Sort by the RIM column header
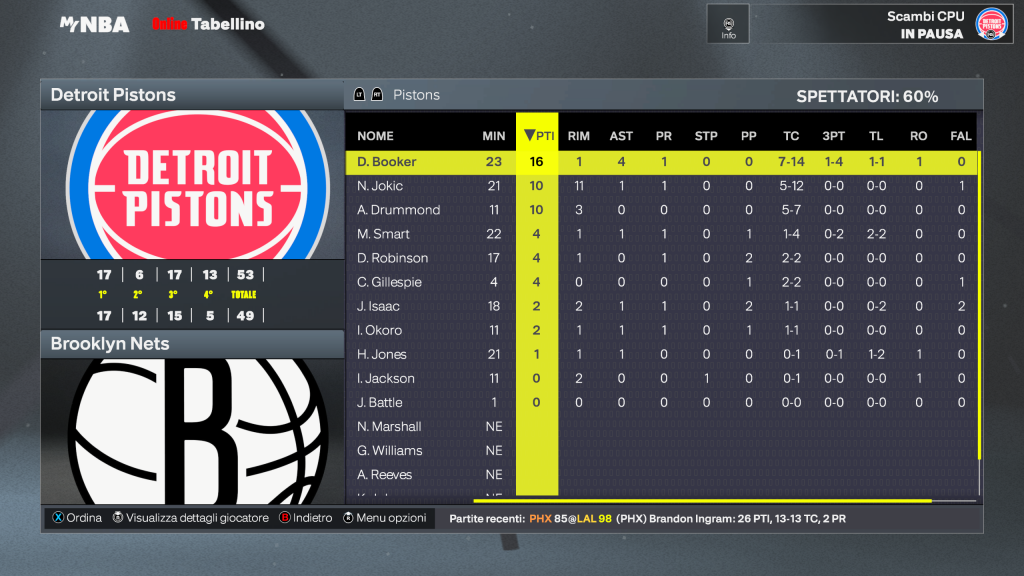Image resolution: width=1024 pixels, height=576 pixels. [578, 136]
